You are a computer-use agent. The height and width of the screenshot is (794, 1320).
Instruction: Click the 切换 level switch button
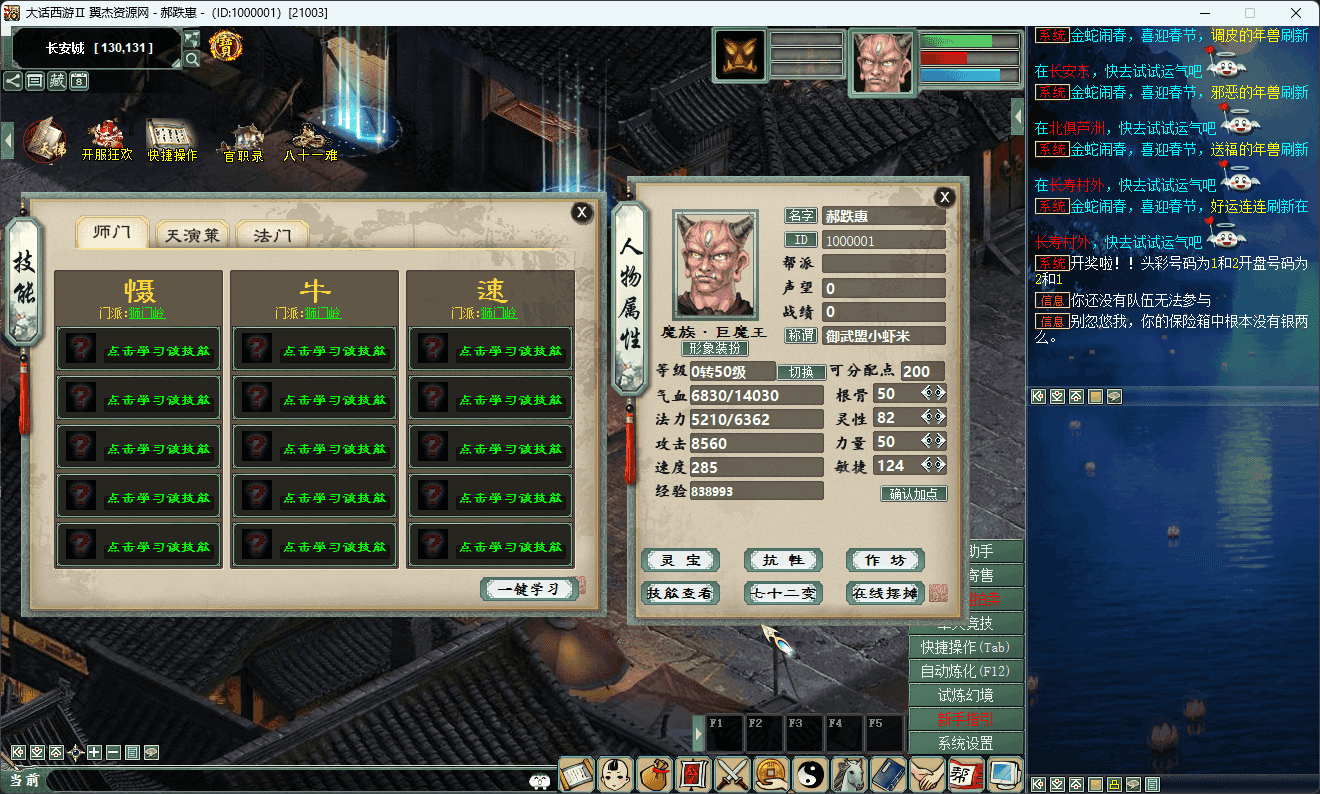click(801, 372)
